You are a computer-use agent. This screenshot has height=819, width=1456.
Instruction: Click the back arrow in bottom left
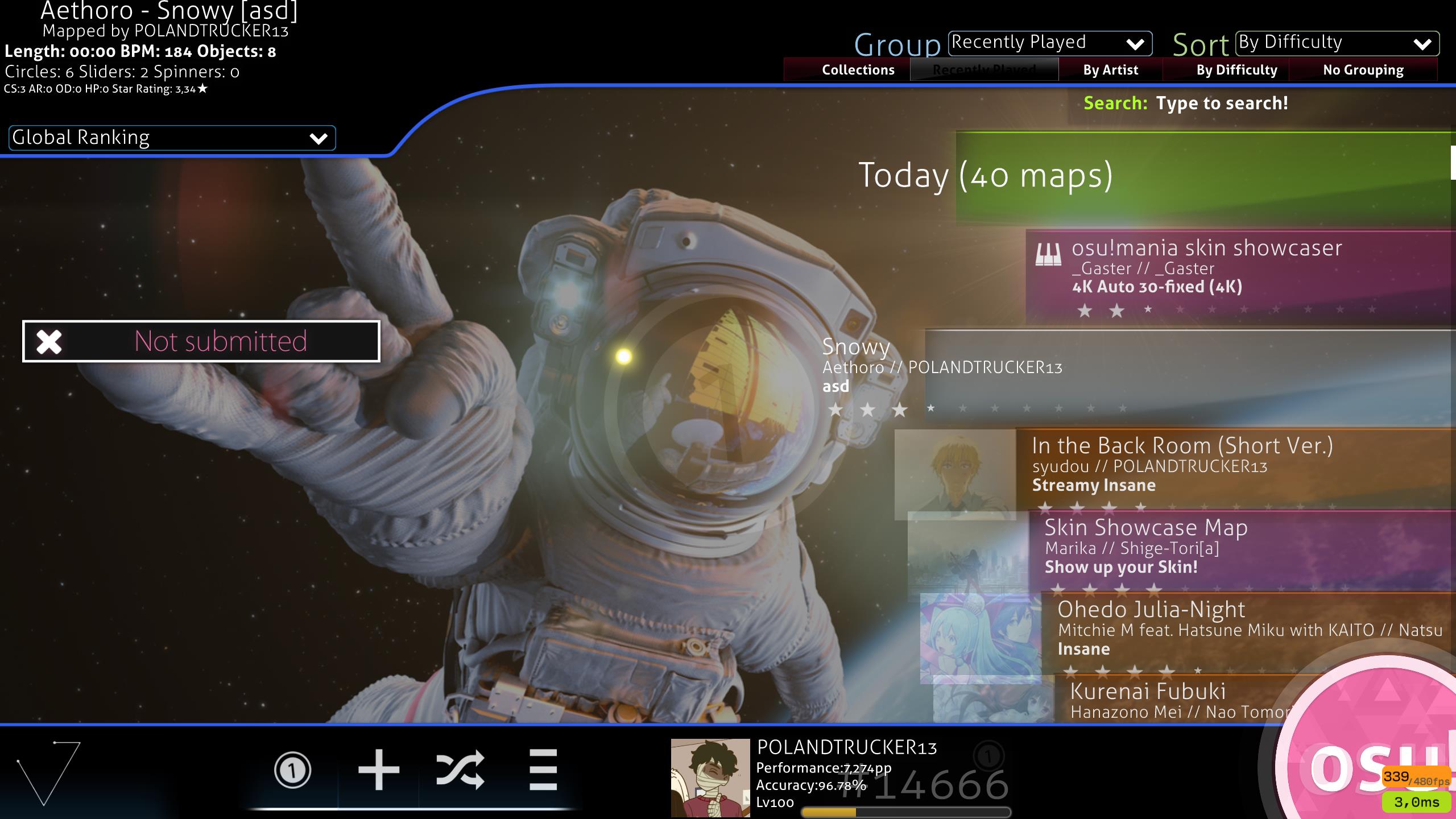[x=45, y=773]
